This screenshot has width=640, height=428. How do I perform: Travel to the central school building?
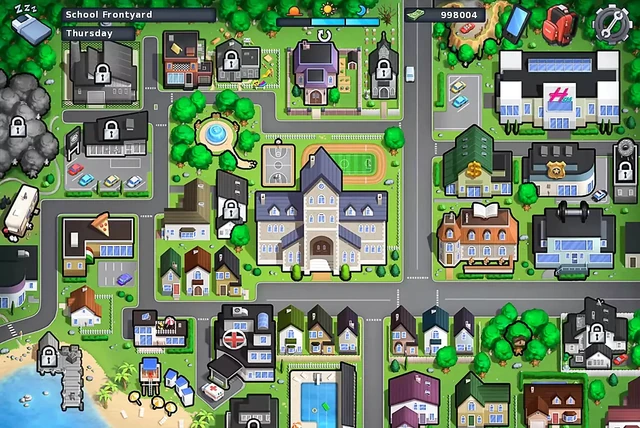coord(321,217)
